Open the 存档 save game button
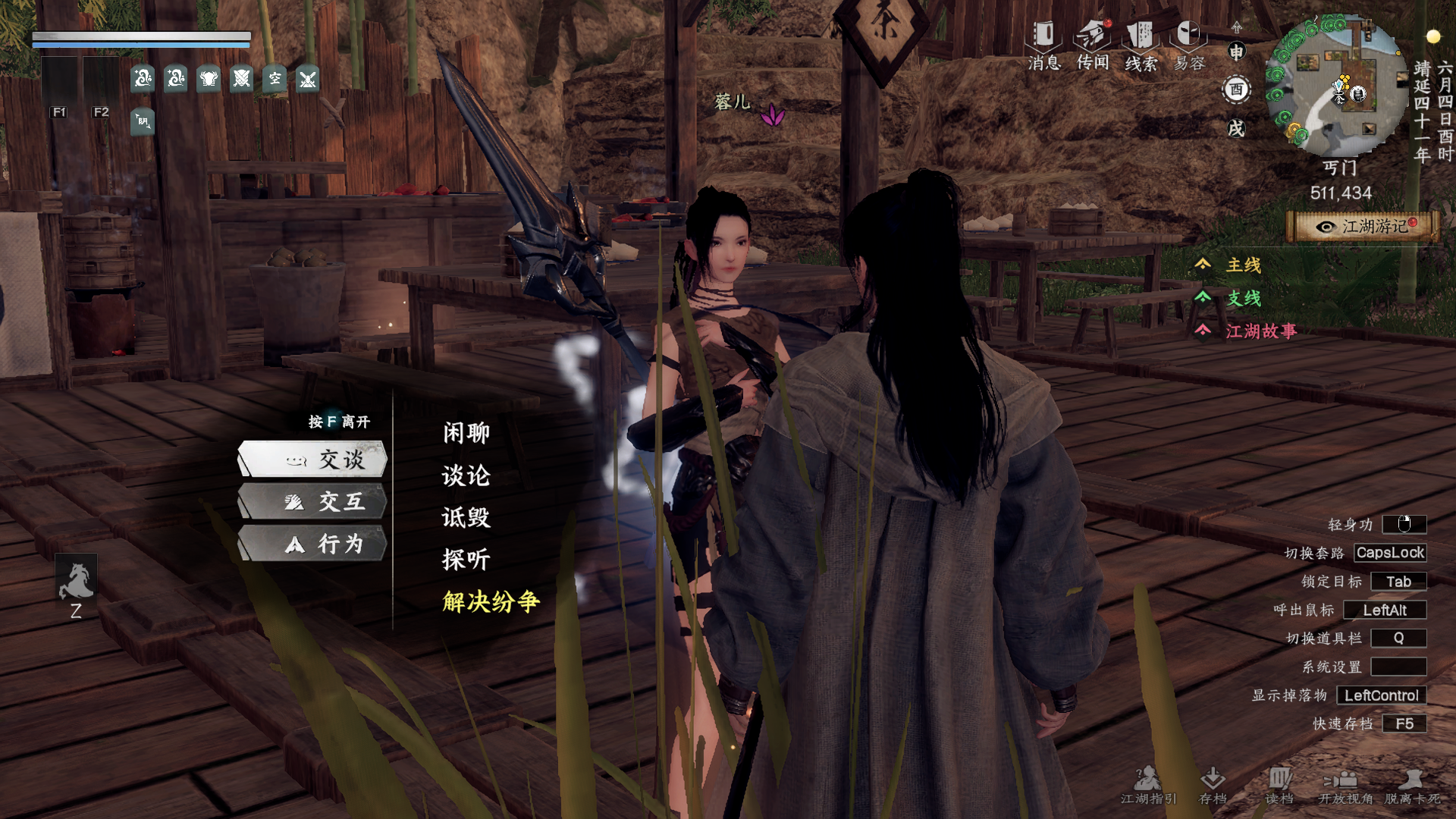The image size is (1456, 819). pos(1213,785)
